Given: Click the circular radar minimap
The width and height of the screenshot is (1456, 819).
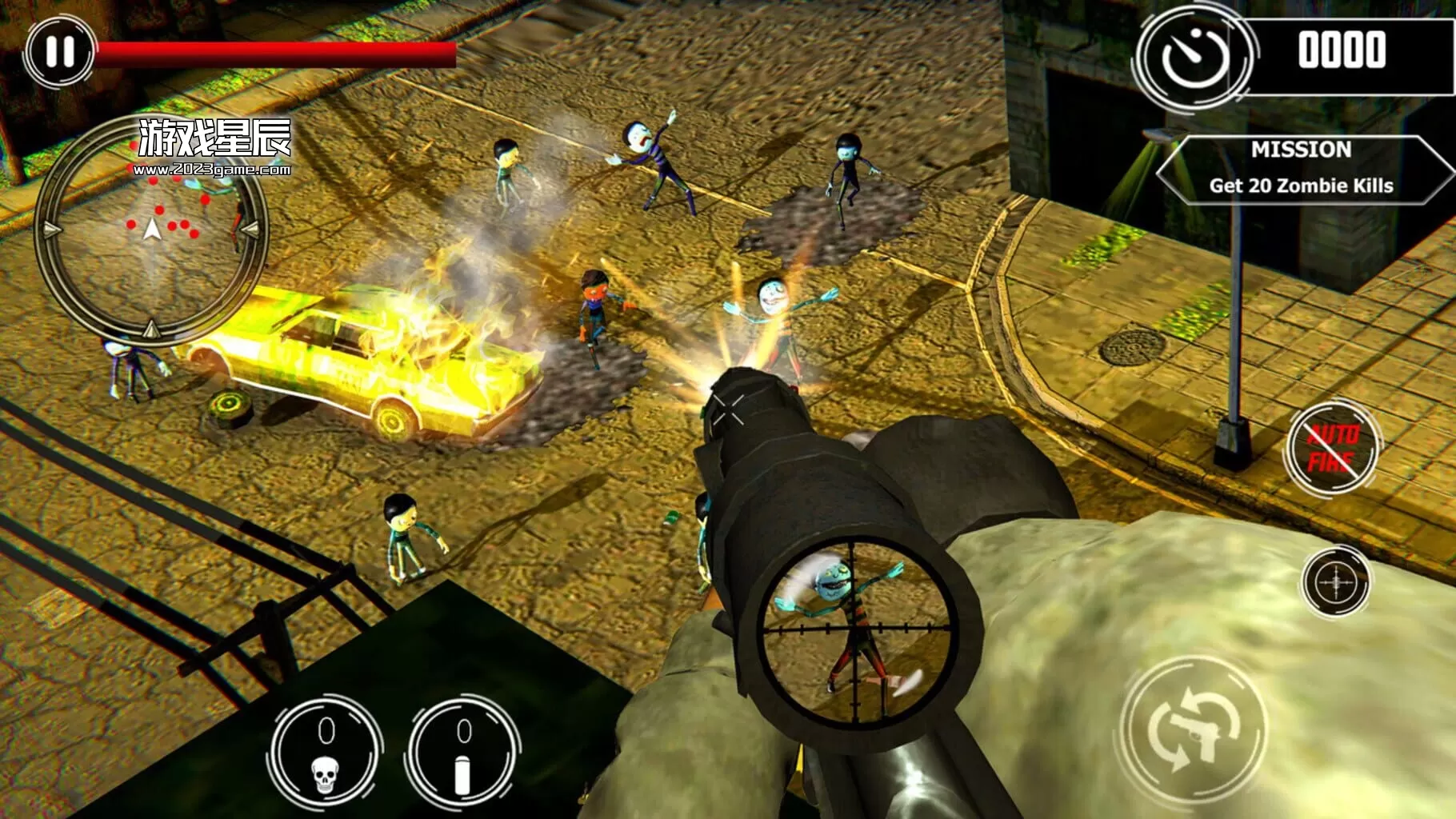Looking at the screenshot, I should click(x=151, y=230).
